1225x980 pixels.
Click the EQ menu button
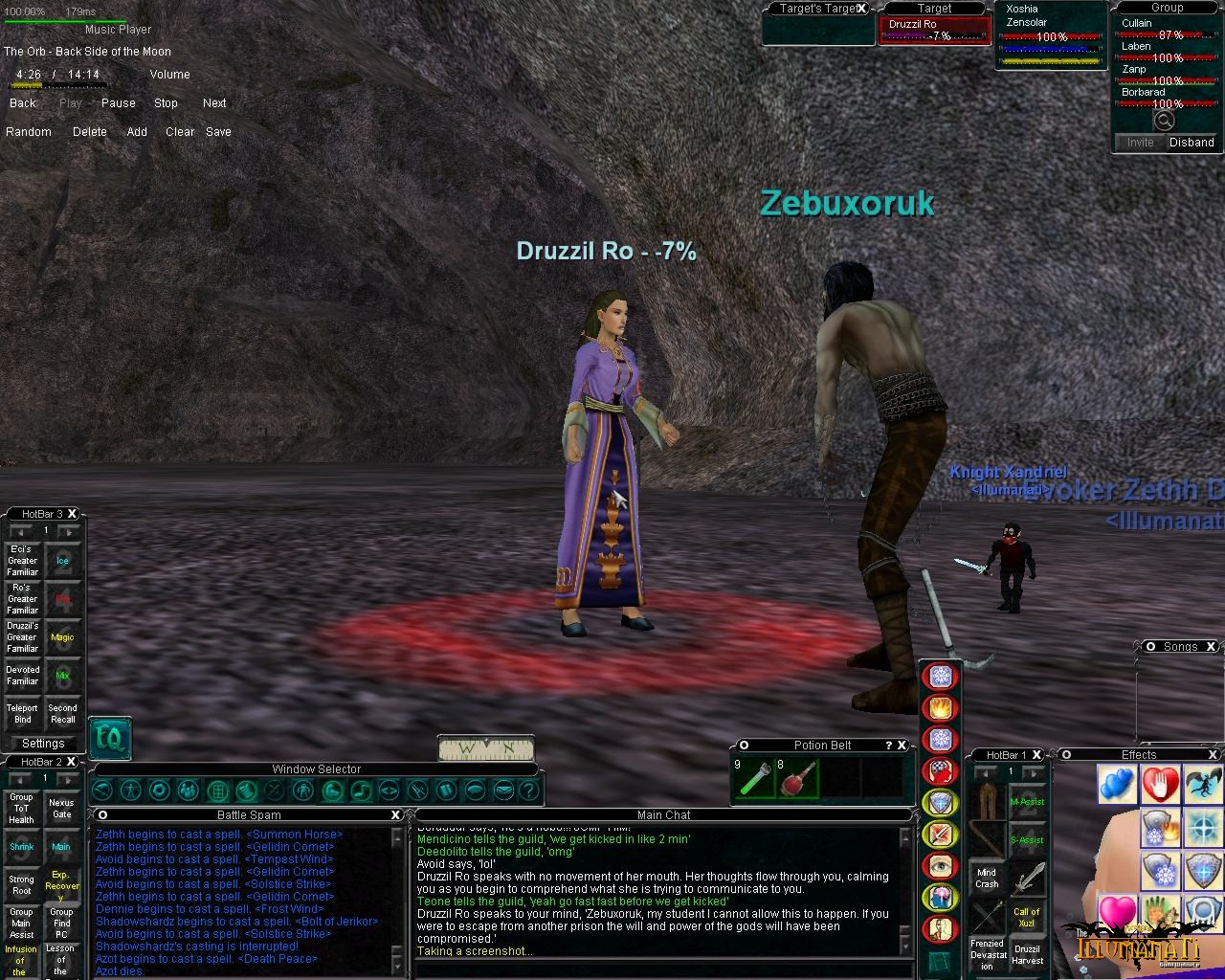click(x=109, y=738)
